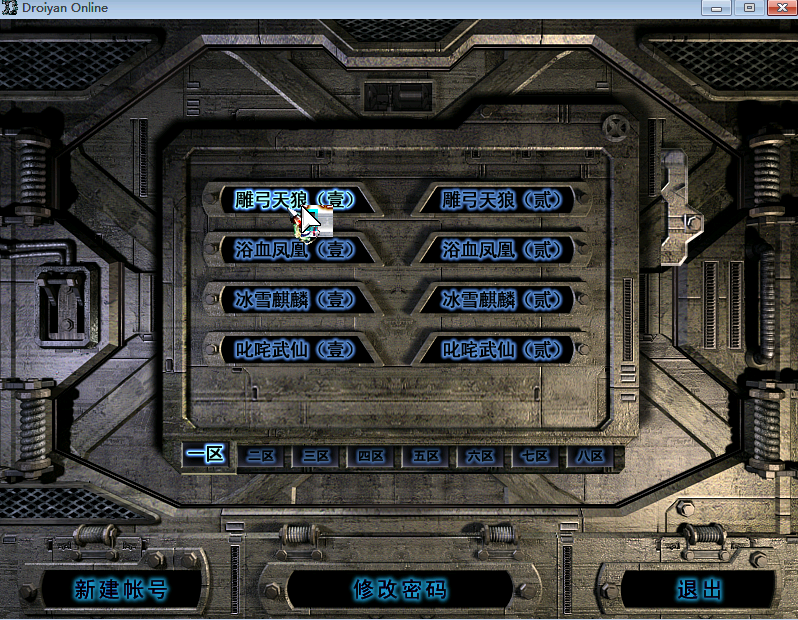Screen dimensions: 798x620
Task: Open 修改密码 to change password
Action: 399,589
